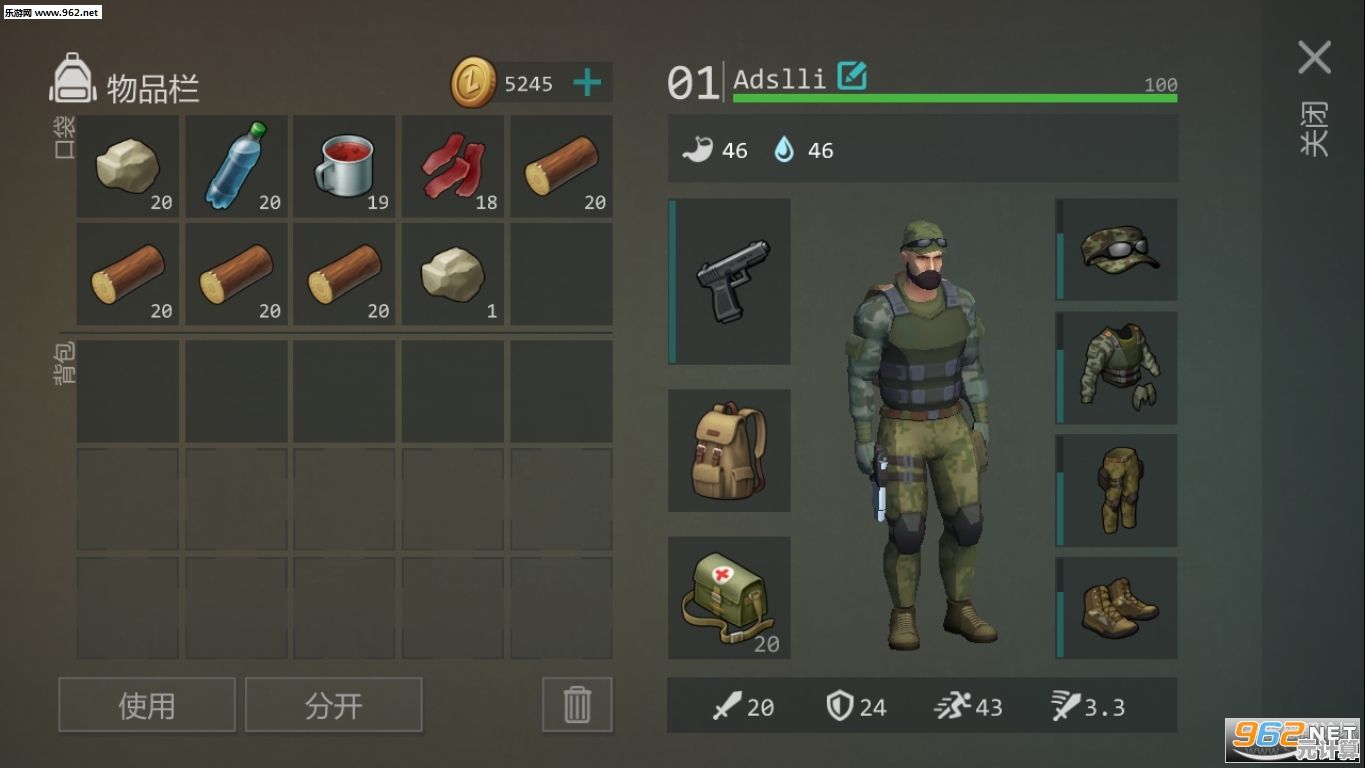Image resolution: width=1365 pixels, height=768 pixels.
Task: Delete item with the trash can button
Action: click(x=577, y=705)
